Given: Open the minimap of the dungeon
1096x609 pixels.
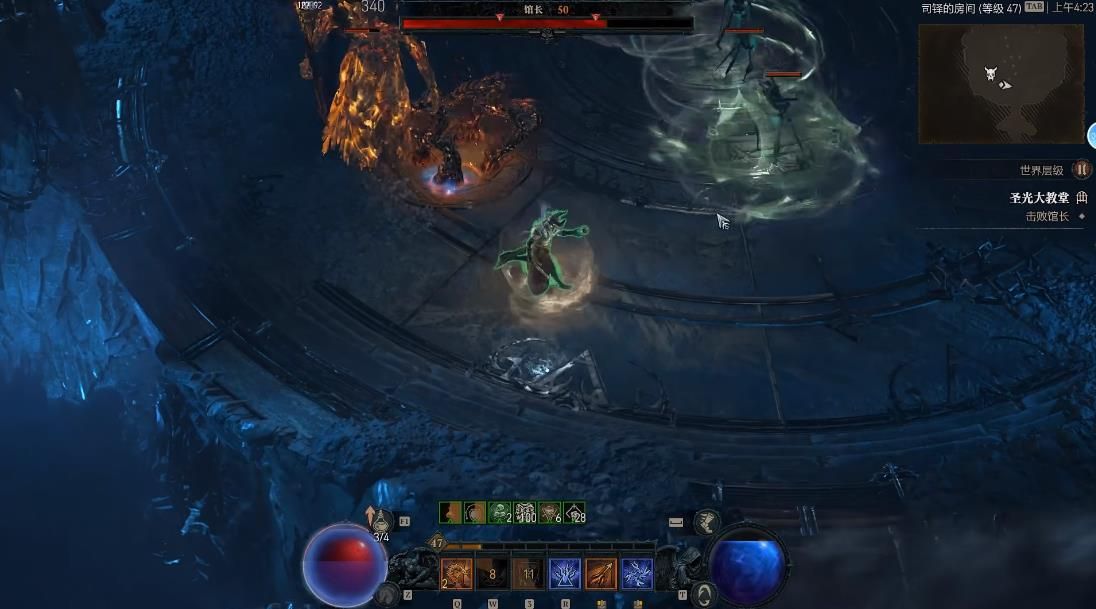Looking at the screenshot, I should [1001, 83].
